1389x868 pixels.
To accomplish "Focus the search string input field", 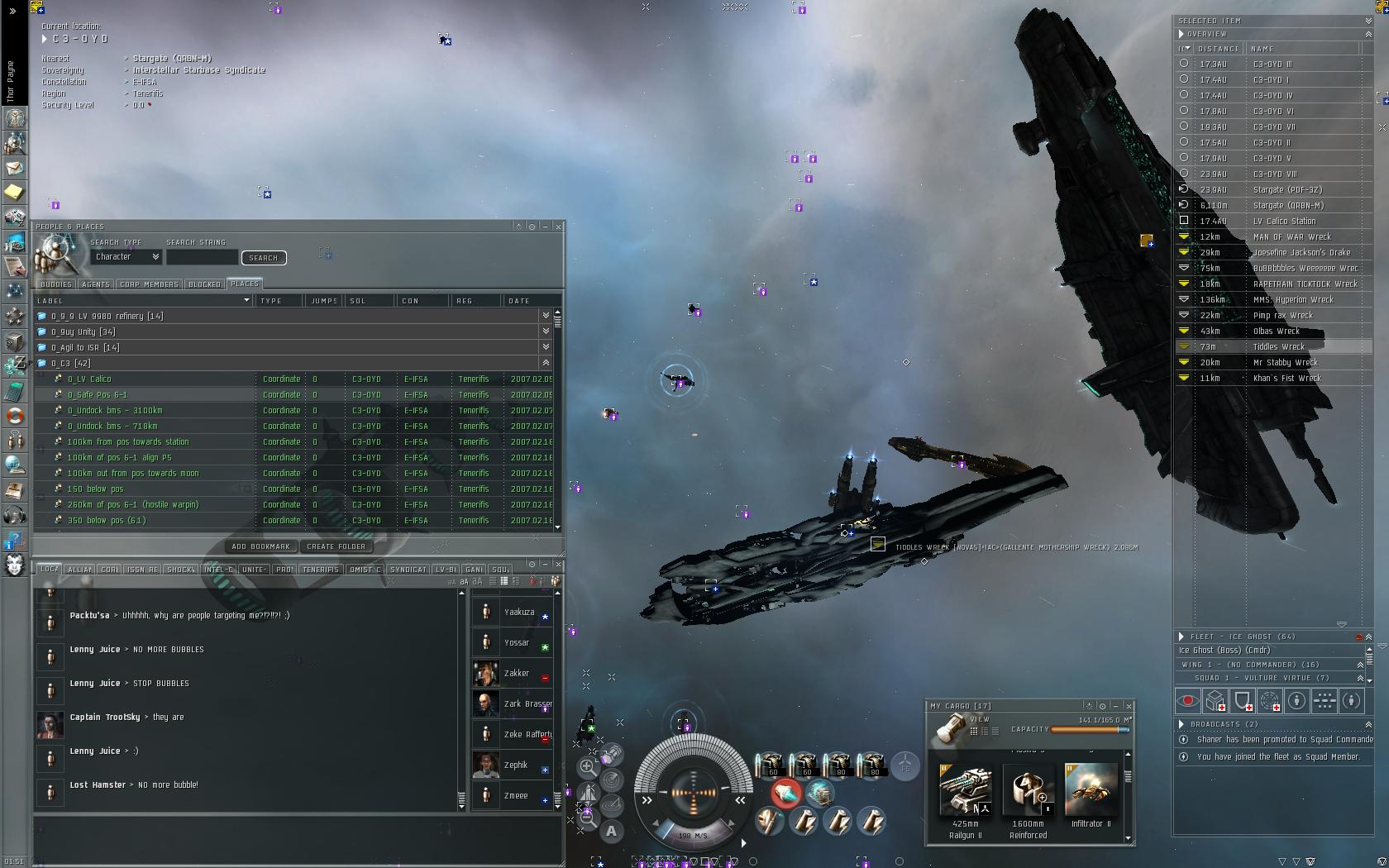I will point(202,258).
